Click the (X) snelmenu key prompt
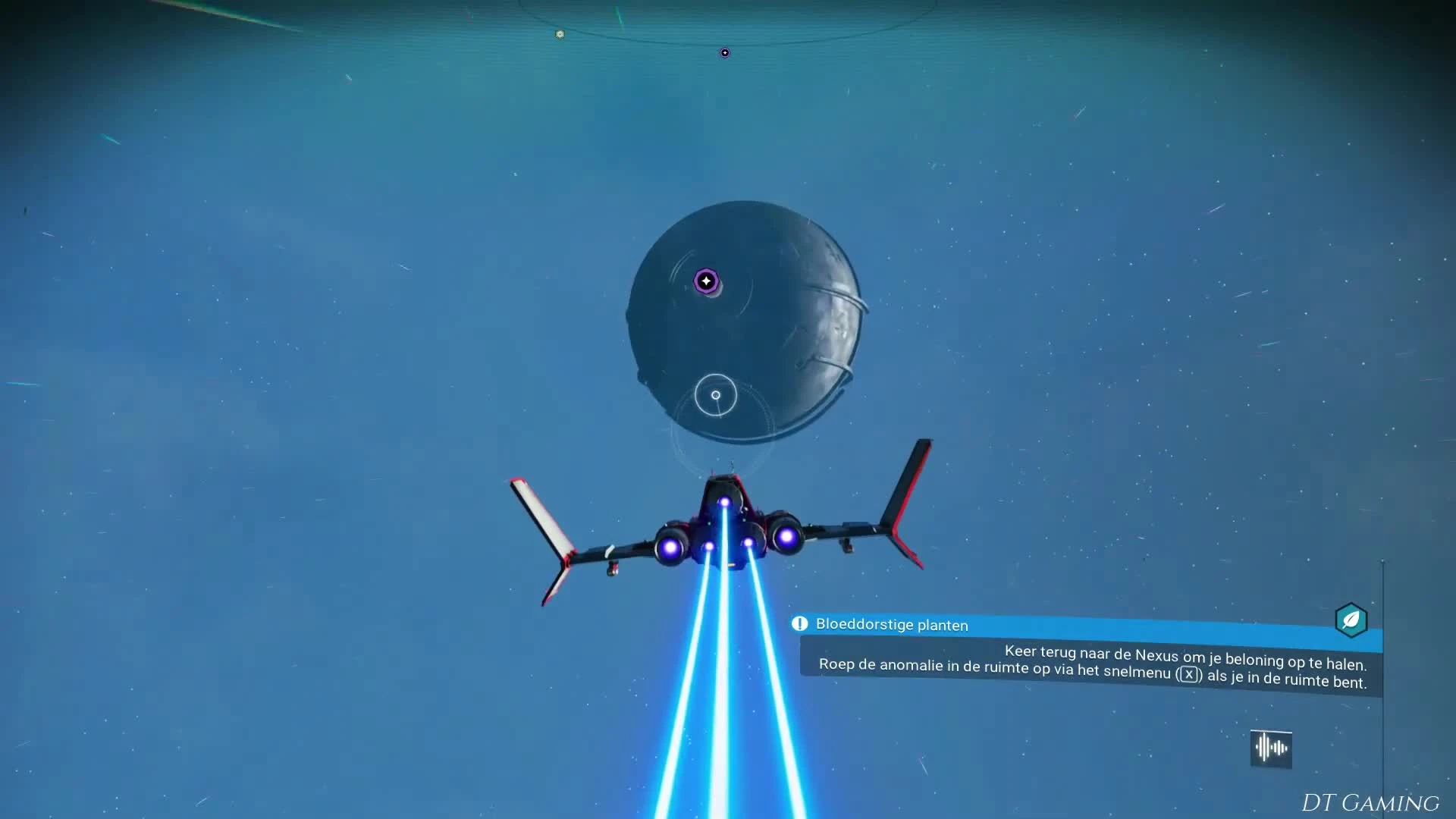The height and width of the screenshot is (819, 1456). pyautogui.click(x=1191, y=673)
